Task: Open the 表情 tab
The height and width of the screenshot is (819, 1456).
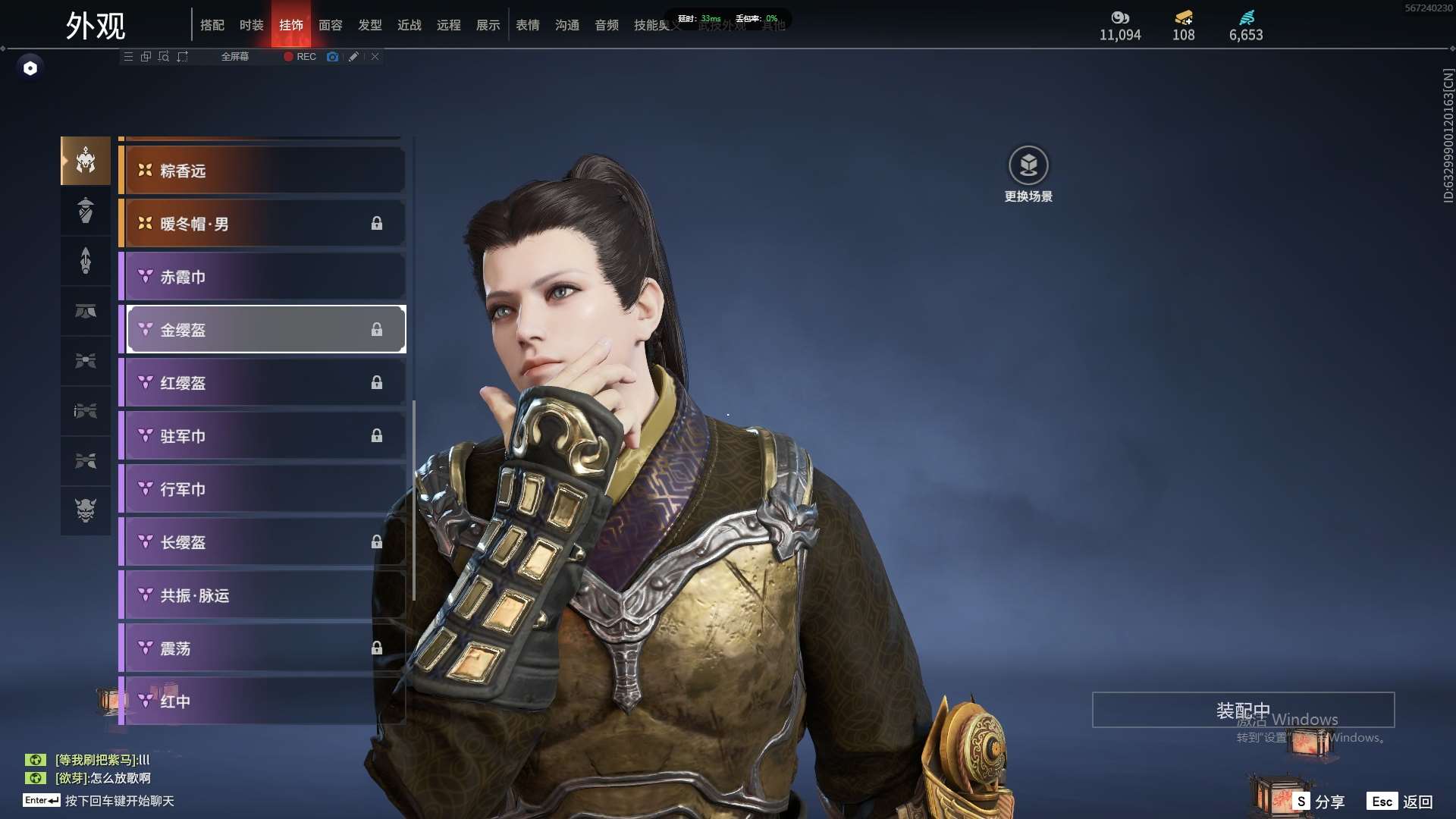Action: [x=527, y=25]
